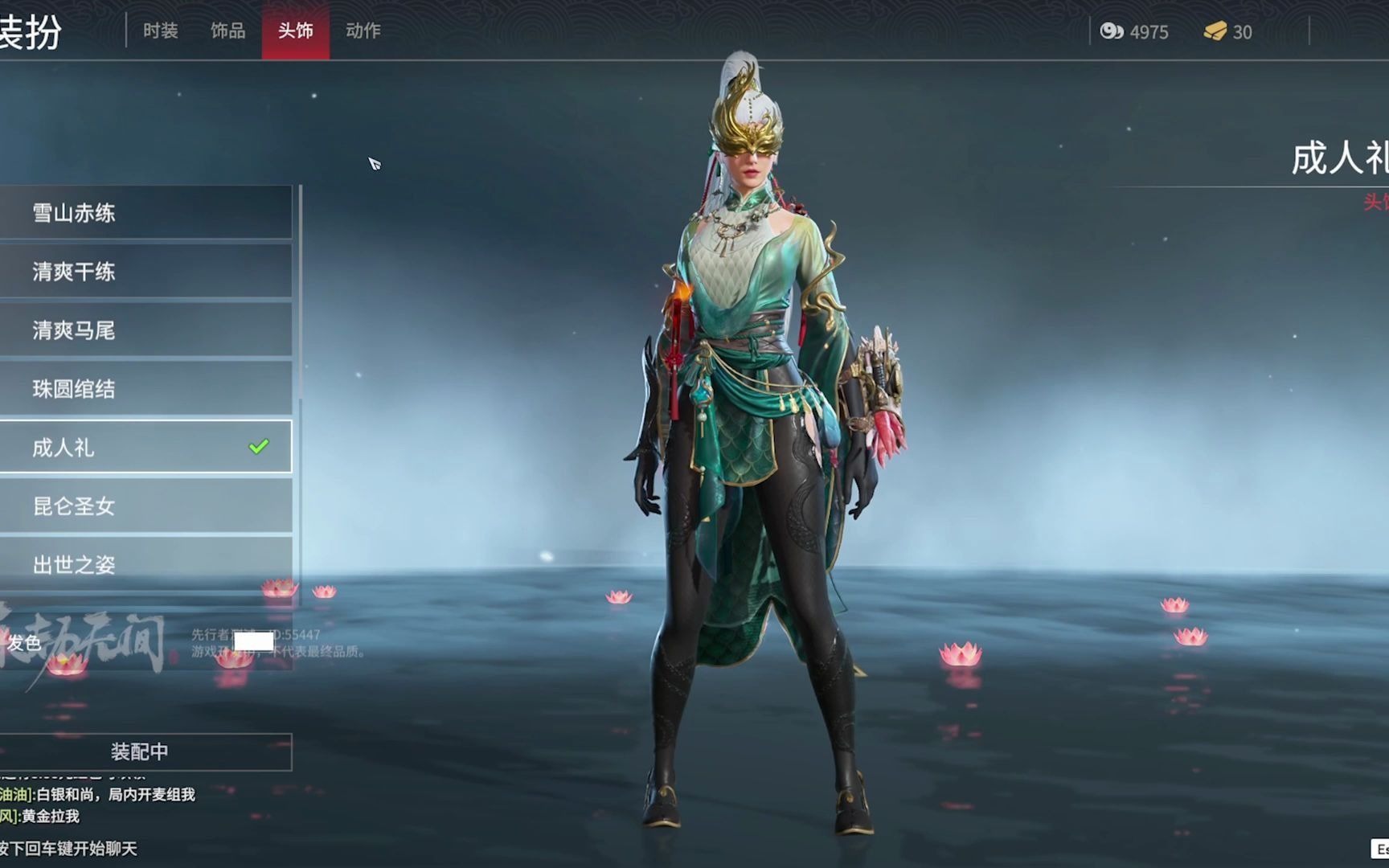Click the white 发色 color swatch

tap(253, 641)
